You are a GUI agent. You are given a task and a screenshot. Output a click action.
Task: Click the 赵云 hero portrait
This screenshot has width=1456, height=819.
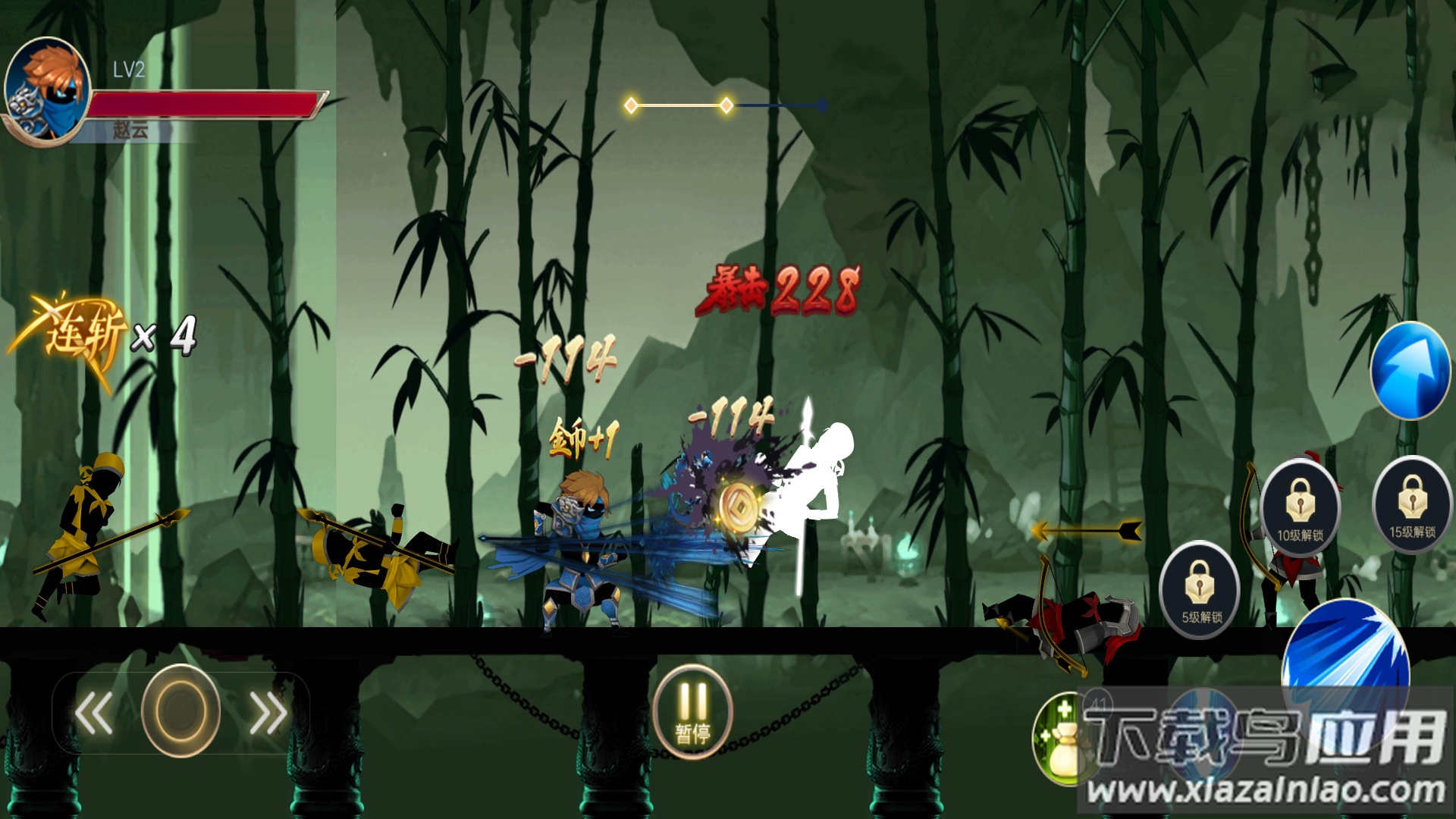click(x=47, y=90)
